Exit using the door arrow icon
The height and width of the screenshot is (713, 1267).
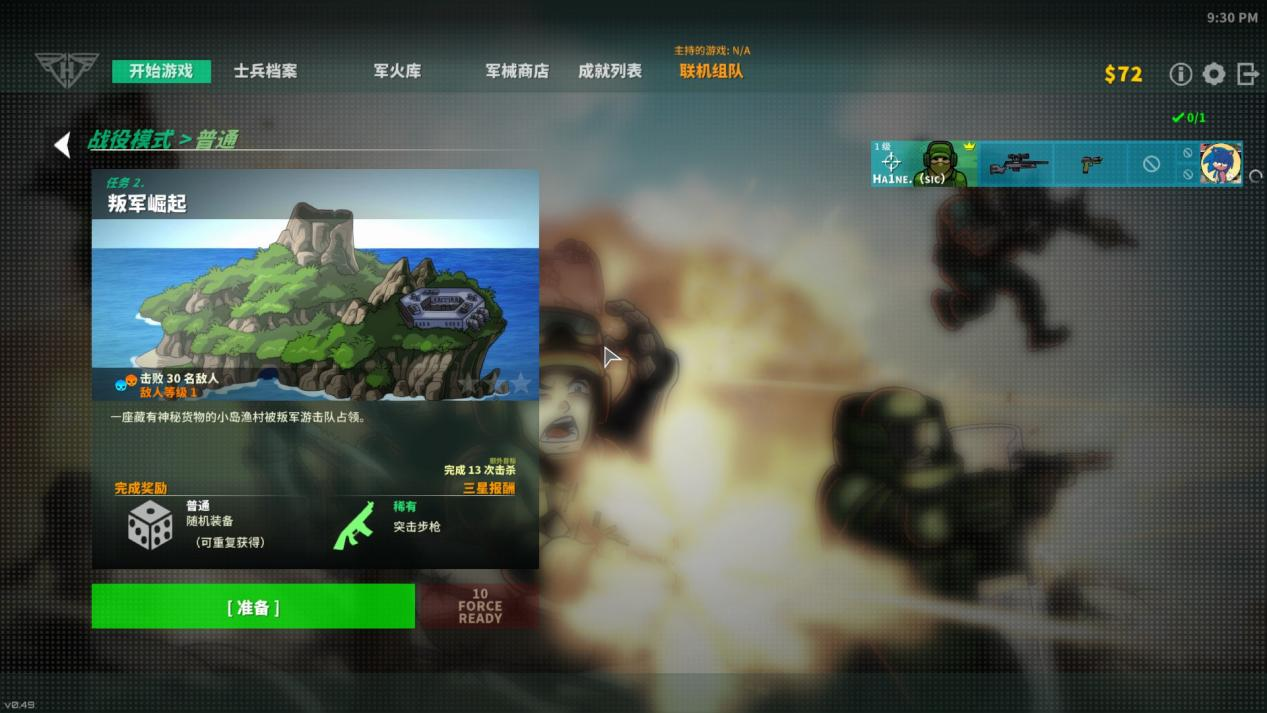(1247, 74)
